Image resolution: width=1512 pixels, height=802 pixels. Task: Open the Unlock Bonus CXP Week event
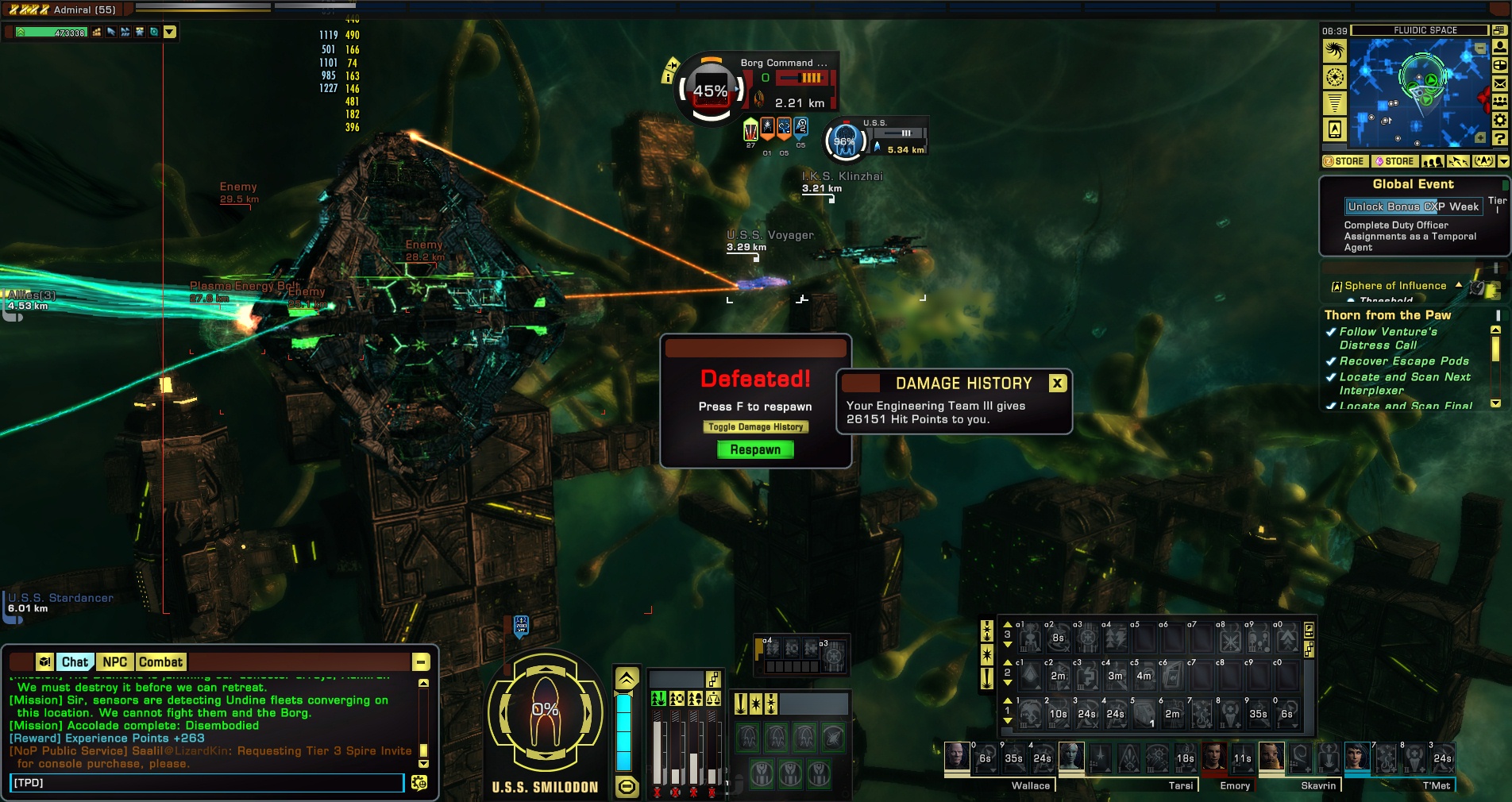pyautogui.click(x=1413, y=206)
